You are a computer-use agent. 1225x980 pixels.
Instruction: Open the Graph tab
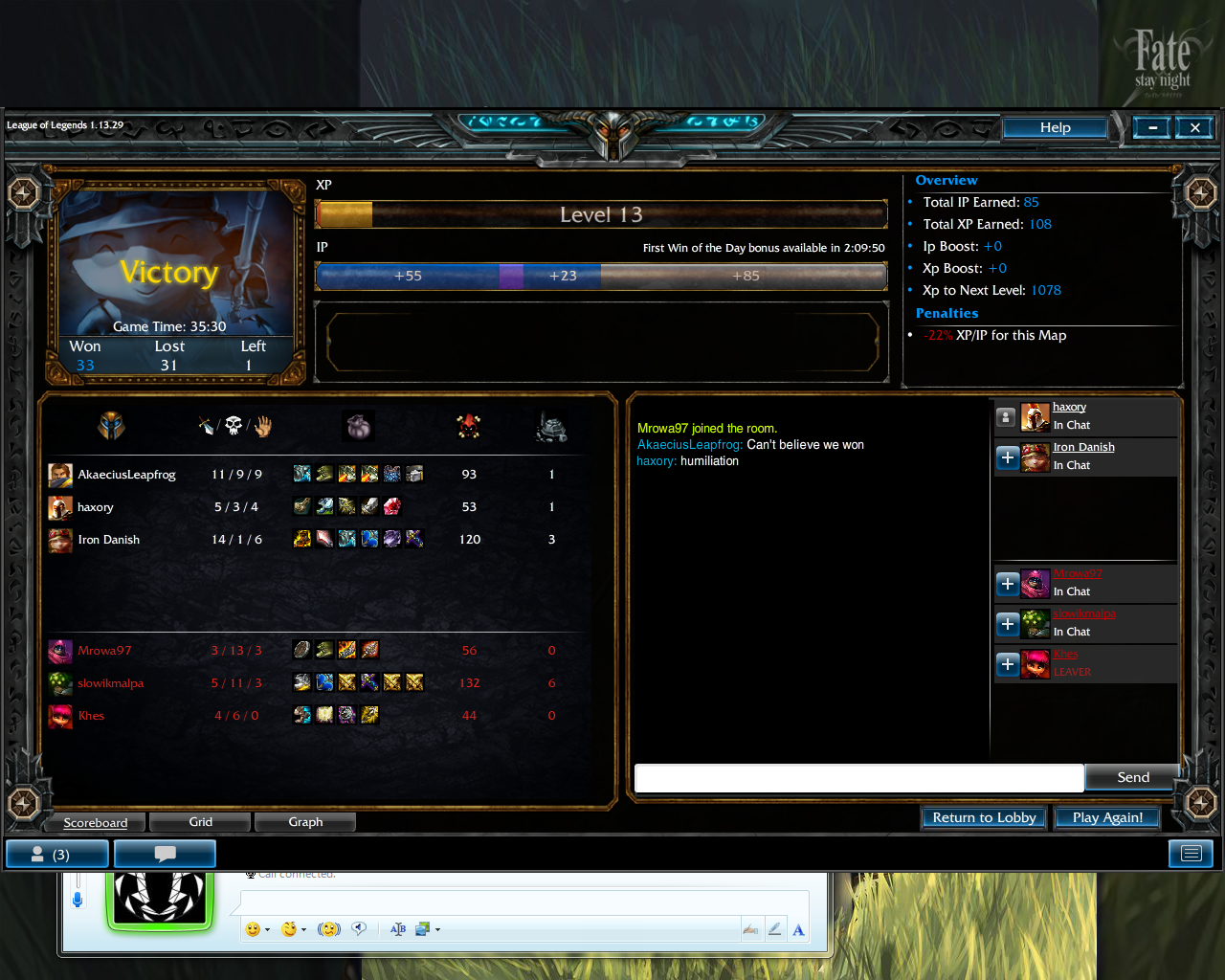(x=305, y=822)
